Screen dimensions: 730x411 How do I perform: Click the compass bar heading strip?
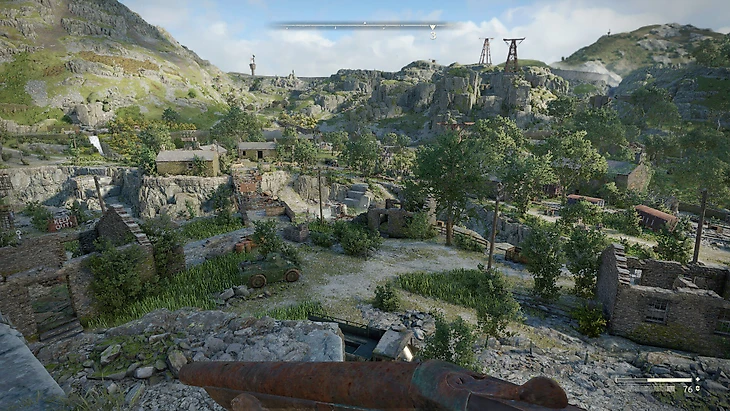click(x=355, y=25)
